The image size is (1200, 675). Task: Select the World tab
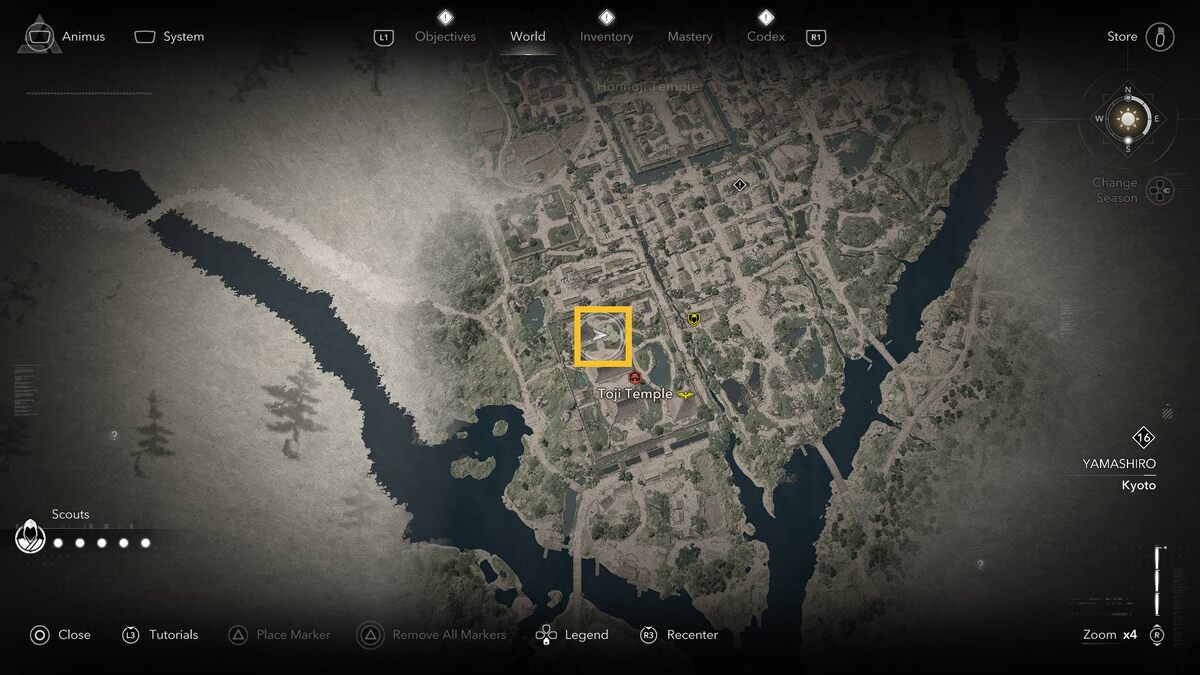pos(528,37)
